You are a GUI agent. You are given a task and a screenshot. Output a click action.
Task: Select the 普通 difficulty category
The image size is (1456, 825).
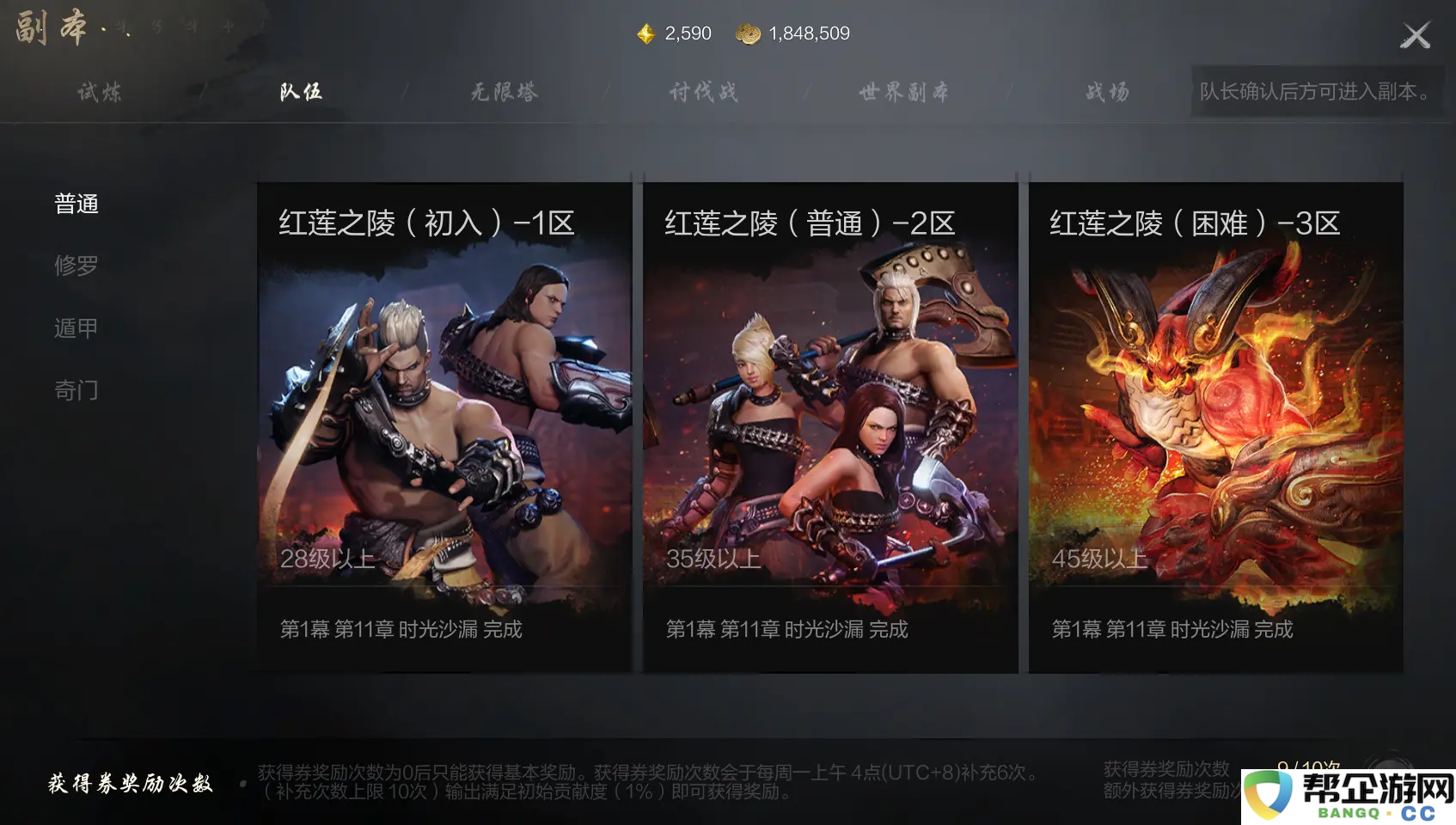[x=77, y=204]
